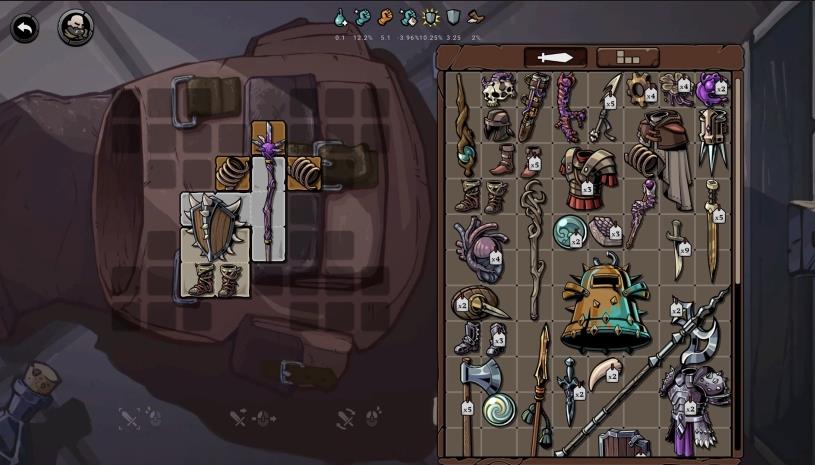Select the anatomical heart item
Screen dimensions: 815x465
[x=480, y=250]
